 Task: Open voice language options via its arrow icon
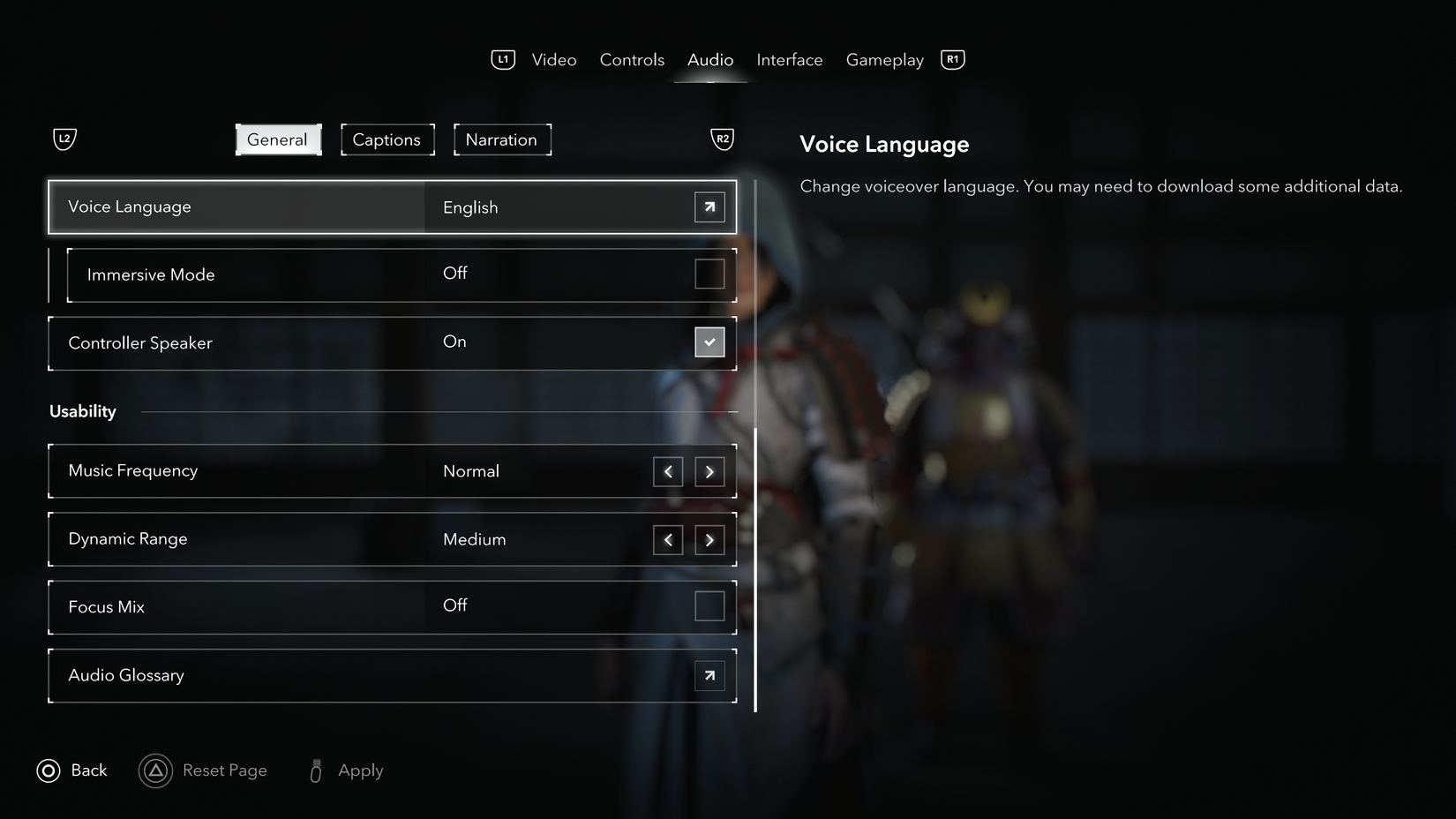pos(709,207)
